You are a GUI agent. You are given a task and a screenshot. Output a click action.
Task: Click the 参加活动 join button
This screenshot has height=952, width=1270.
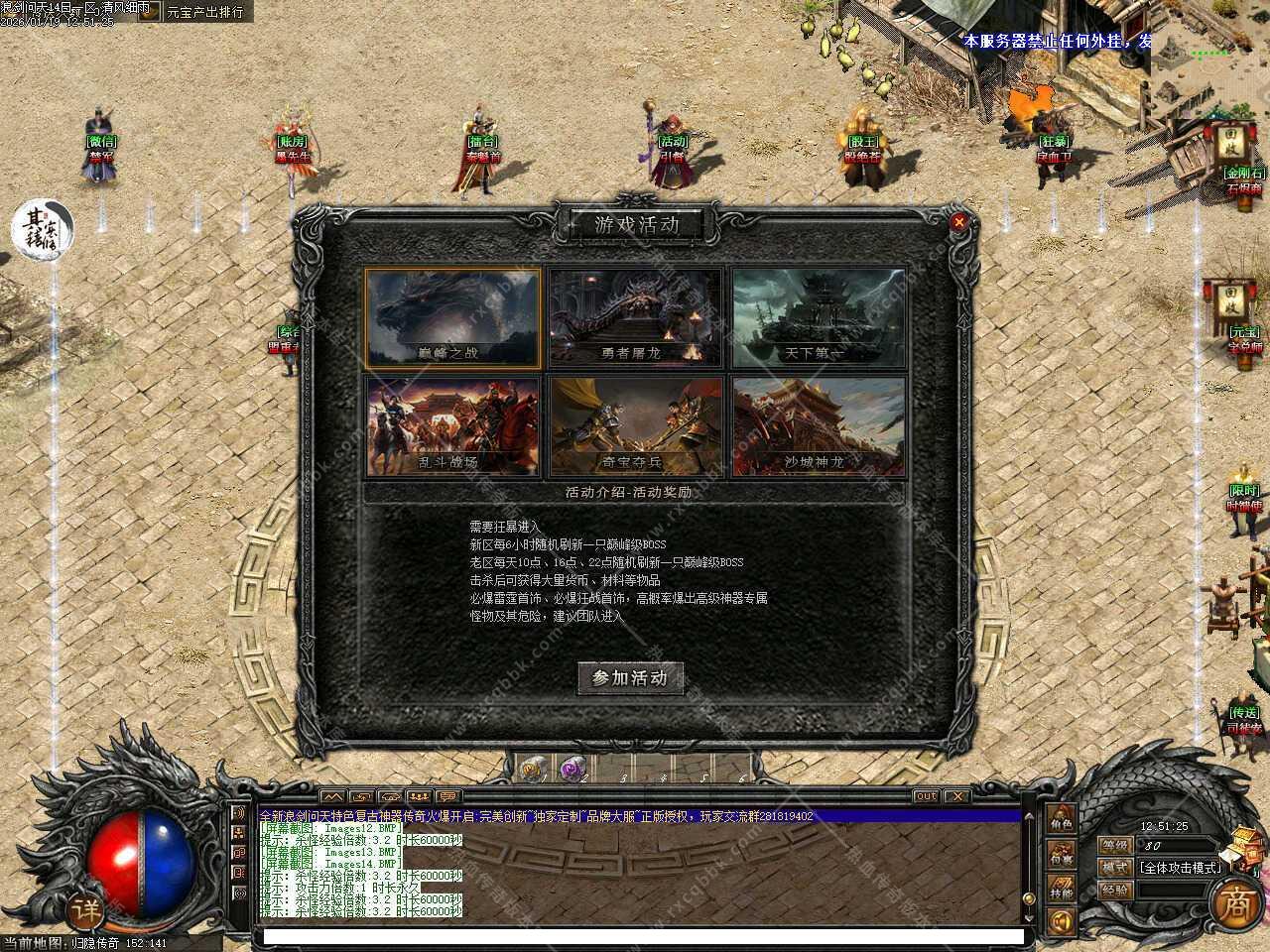(x=631, y=678)
